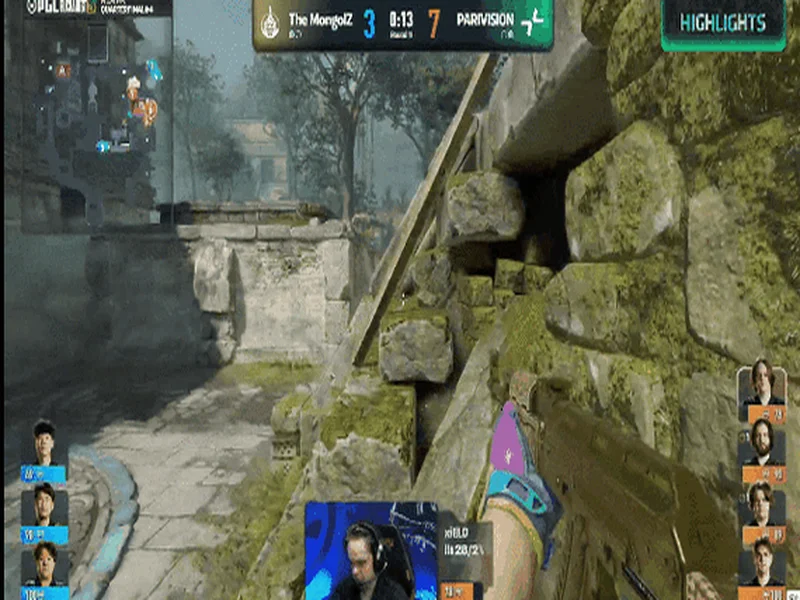Select the PARIVISION team logo
This screenshot has width=800, height=600.
(533, 22)
